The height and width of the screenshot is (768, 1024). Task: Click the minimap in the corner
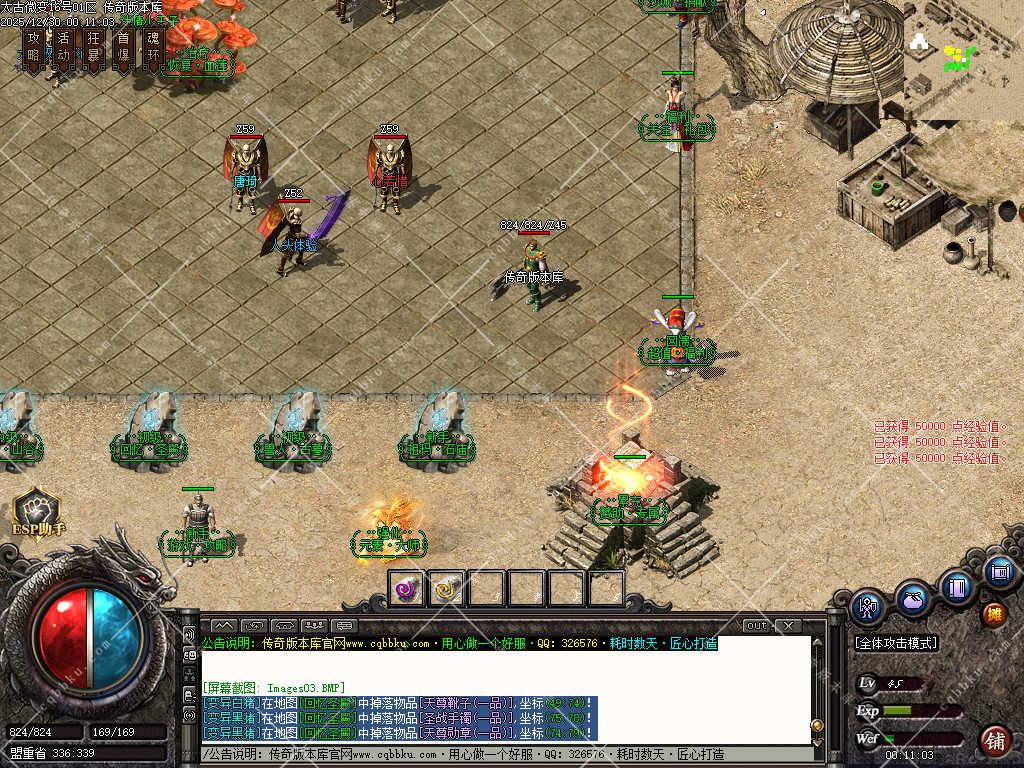[x=963, y=60]
